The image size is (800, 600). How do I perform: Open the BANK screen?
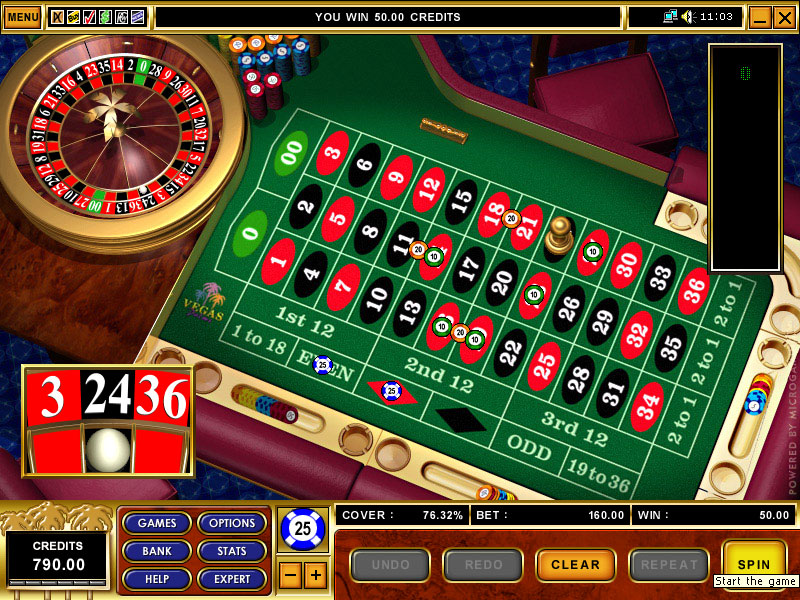[x=157, y=551]
